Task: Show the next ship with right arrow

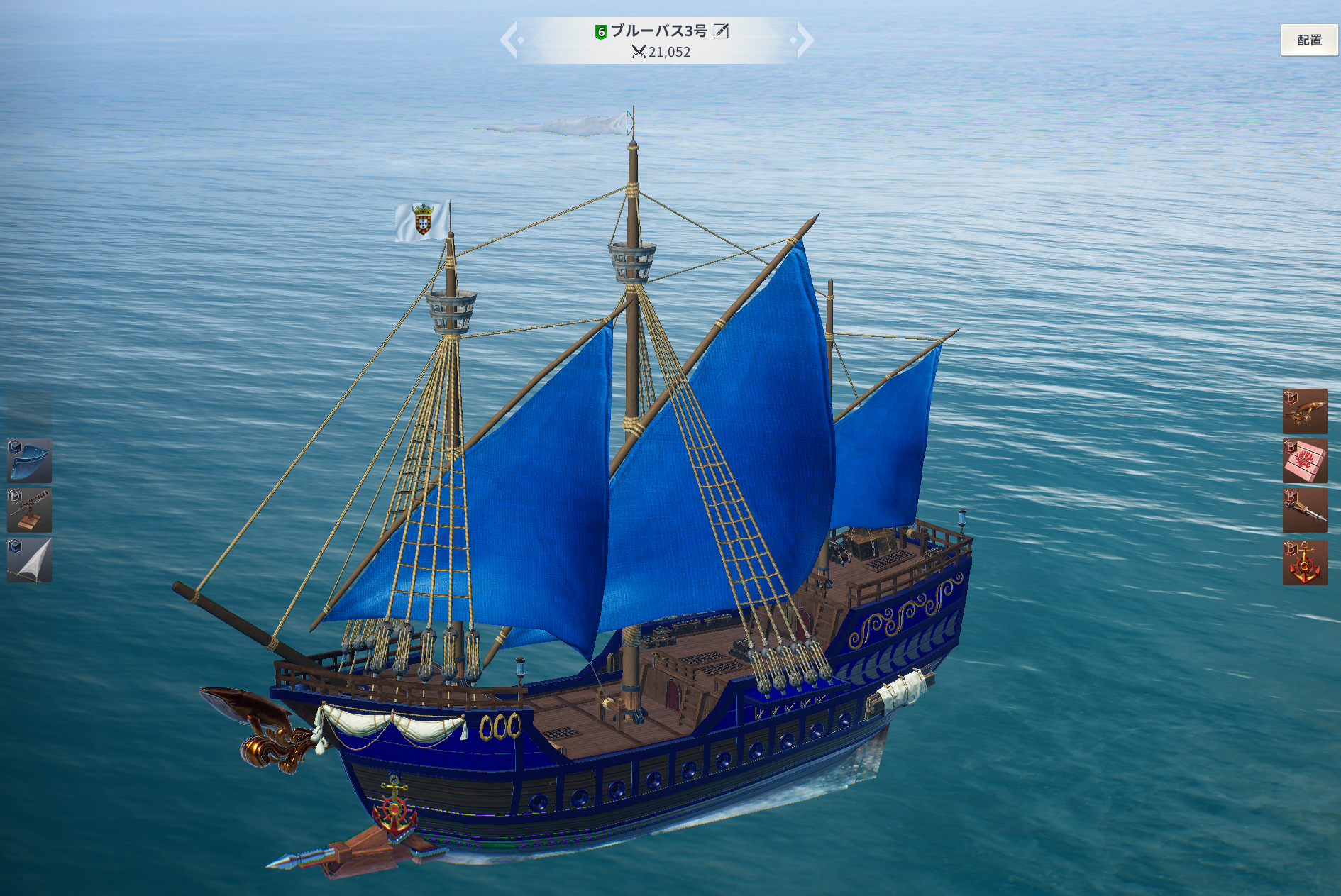Action: pos(804,40)
